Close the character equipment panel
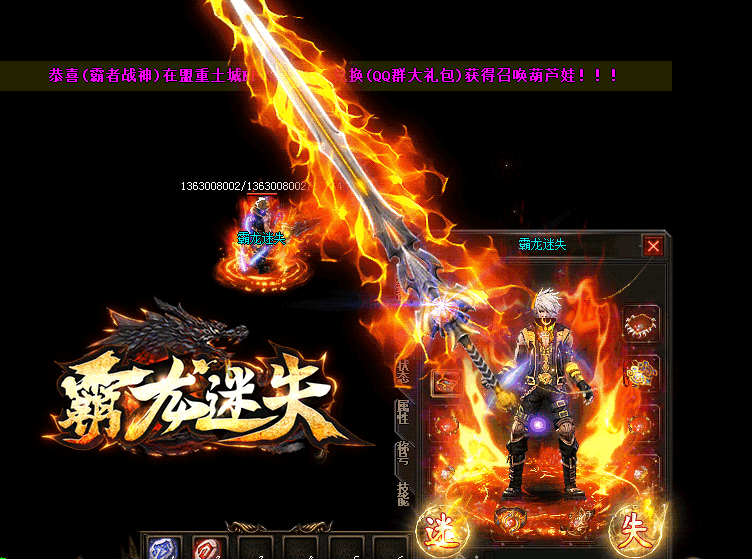Screen dimensions: 752x559 (653, 246)
